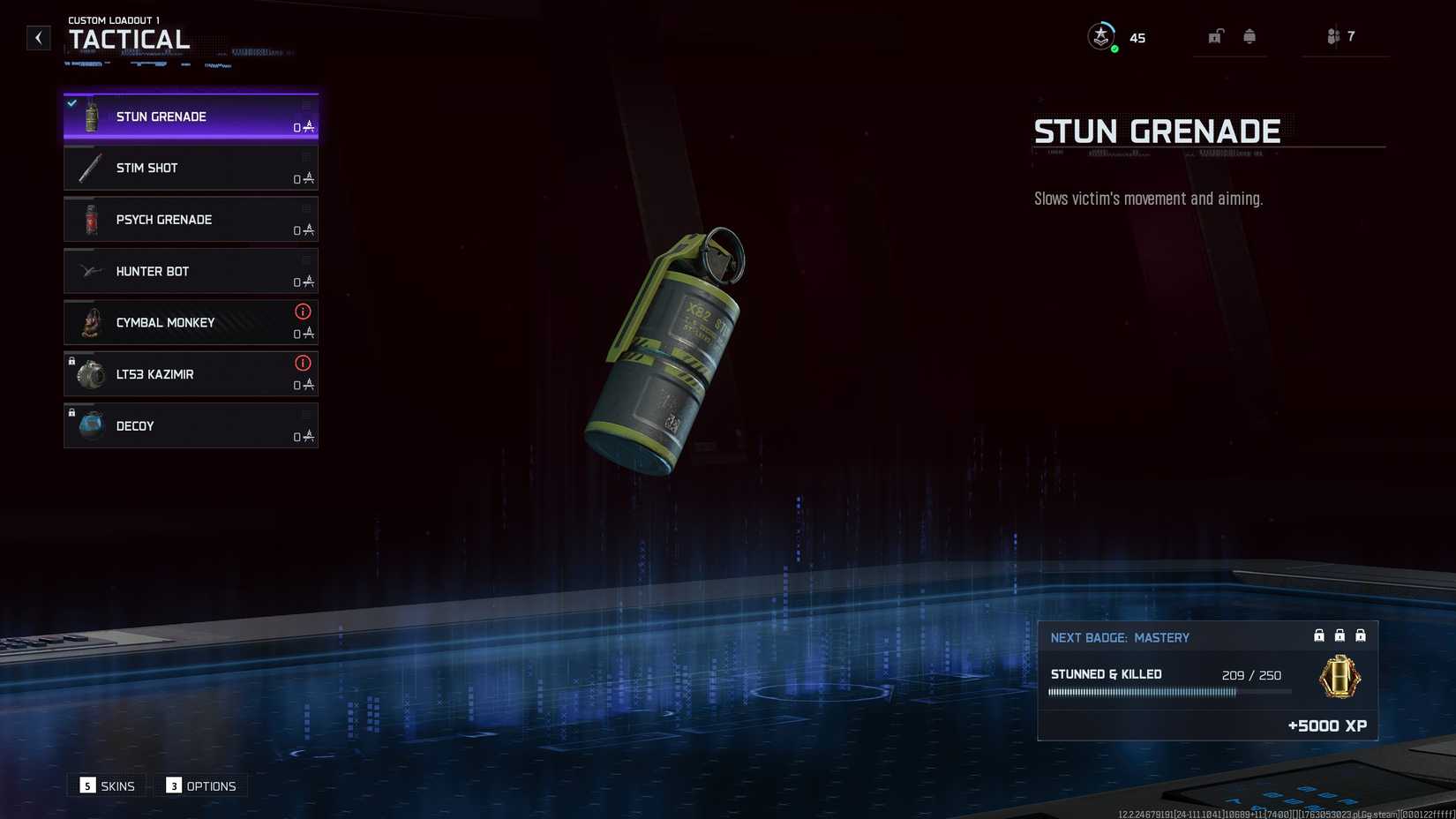This screenshot has height=819, width=1456.
Task: Select the Stim Shot thumbnail icon
Action: pos(89,168)
